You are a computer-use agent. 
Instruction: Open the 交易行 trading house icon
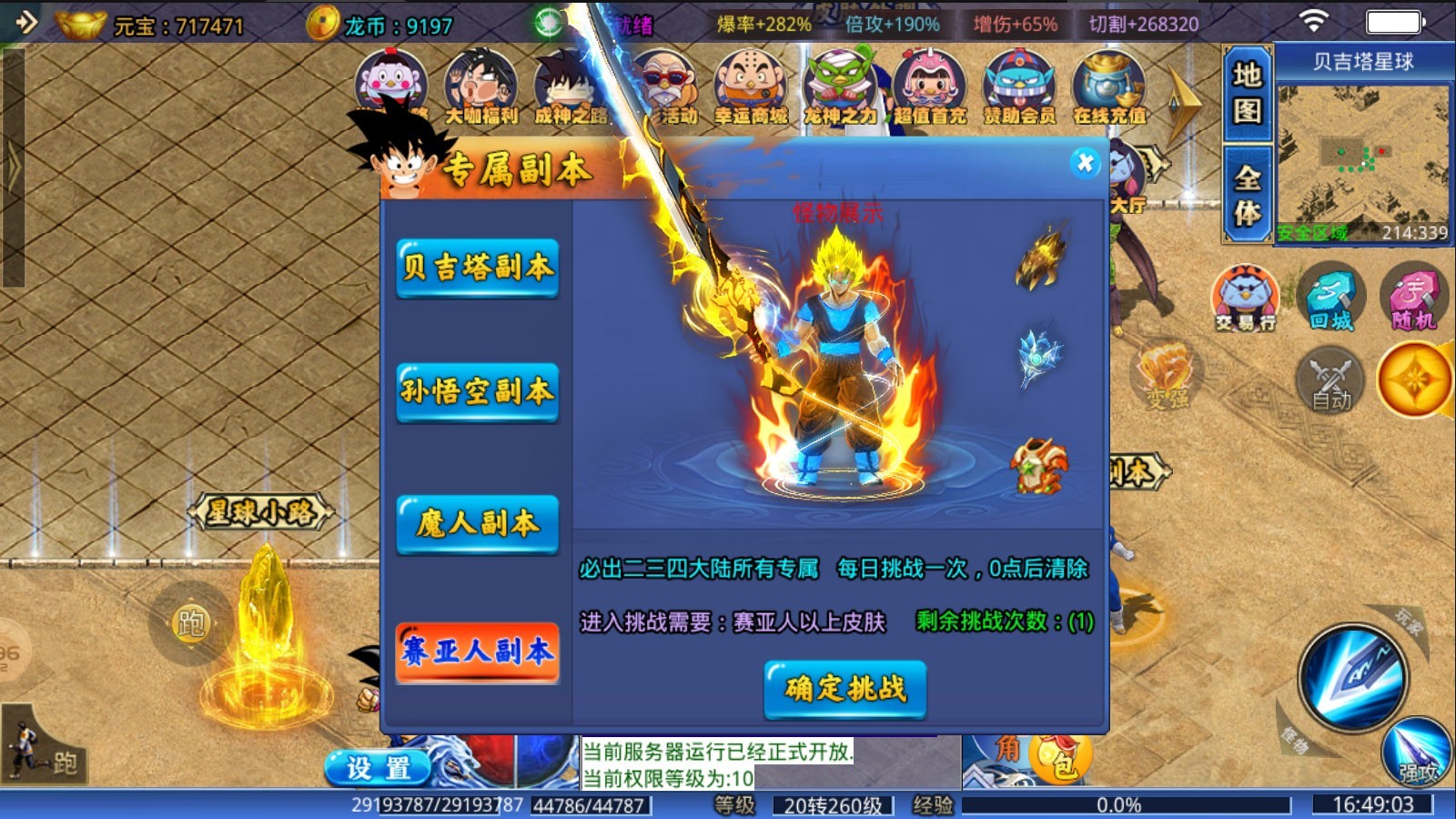click(1246, 296)
